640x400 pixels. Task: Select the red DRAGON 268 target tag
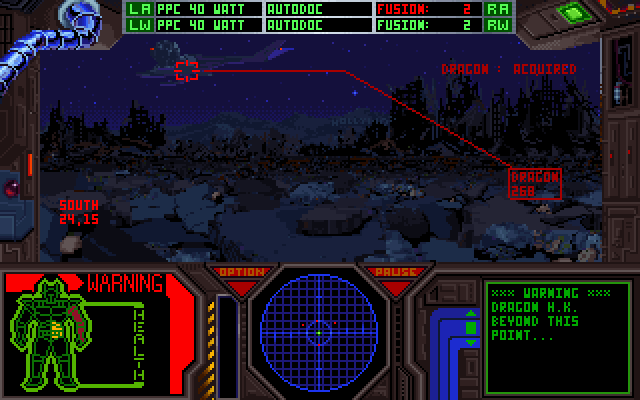point(535,181)
